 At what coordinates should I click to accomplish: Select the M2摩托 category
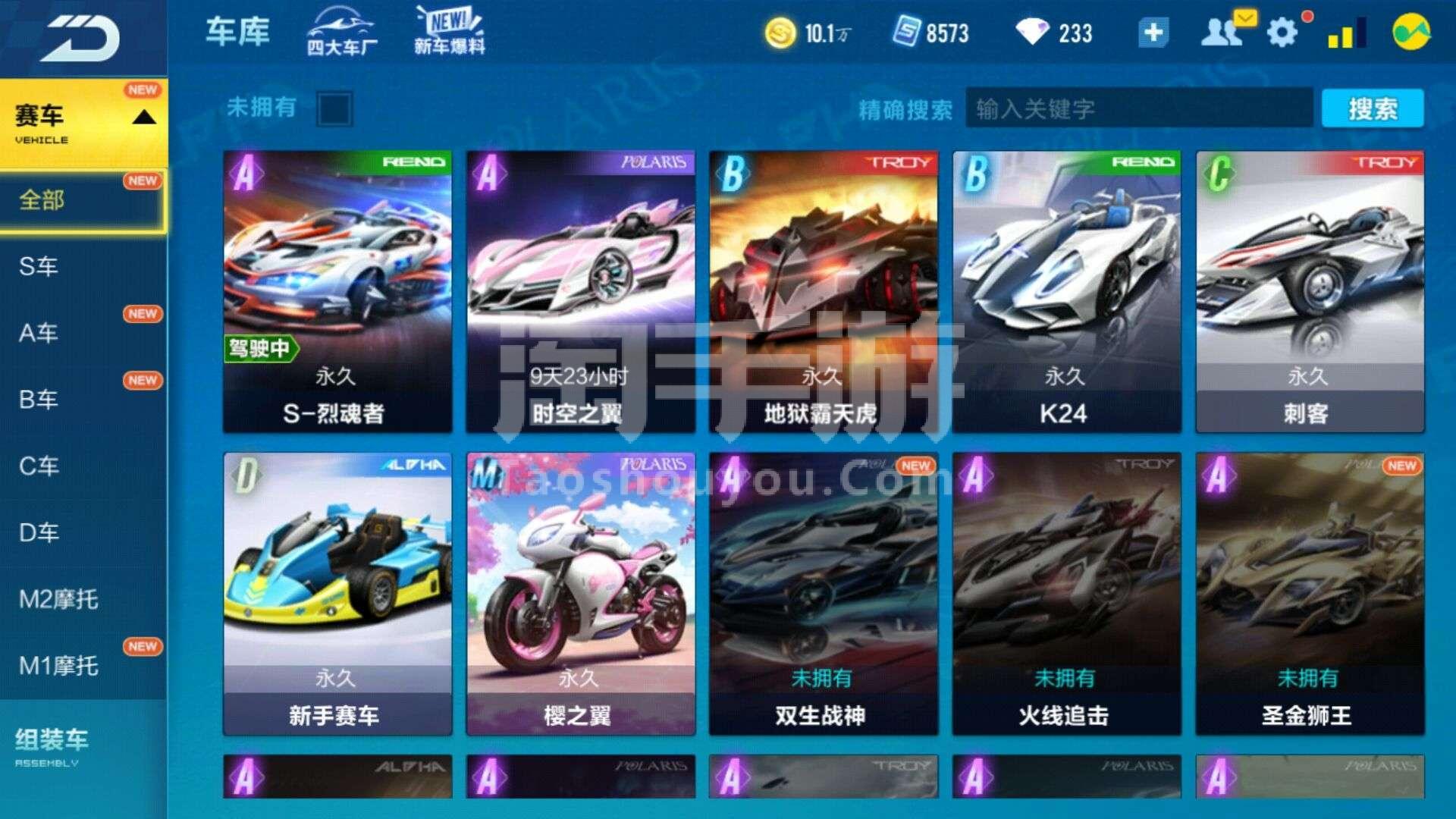(x=59, y=599)
